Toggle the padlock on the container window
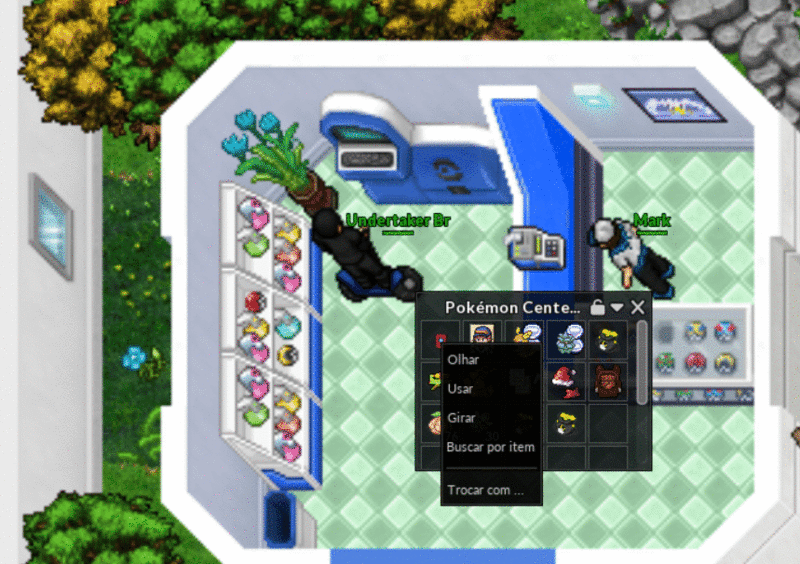Viewport: 800px width, 564px height. point(598,307)
